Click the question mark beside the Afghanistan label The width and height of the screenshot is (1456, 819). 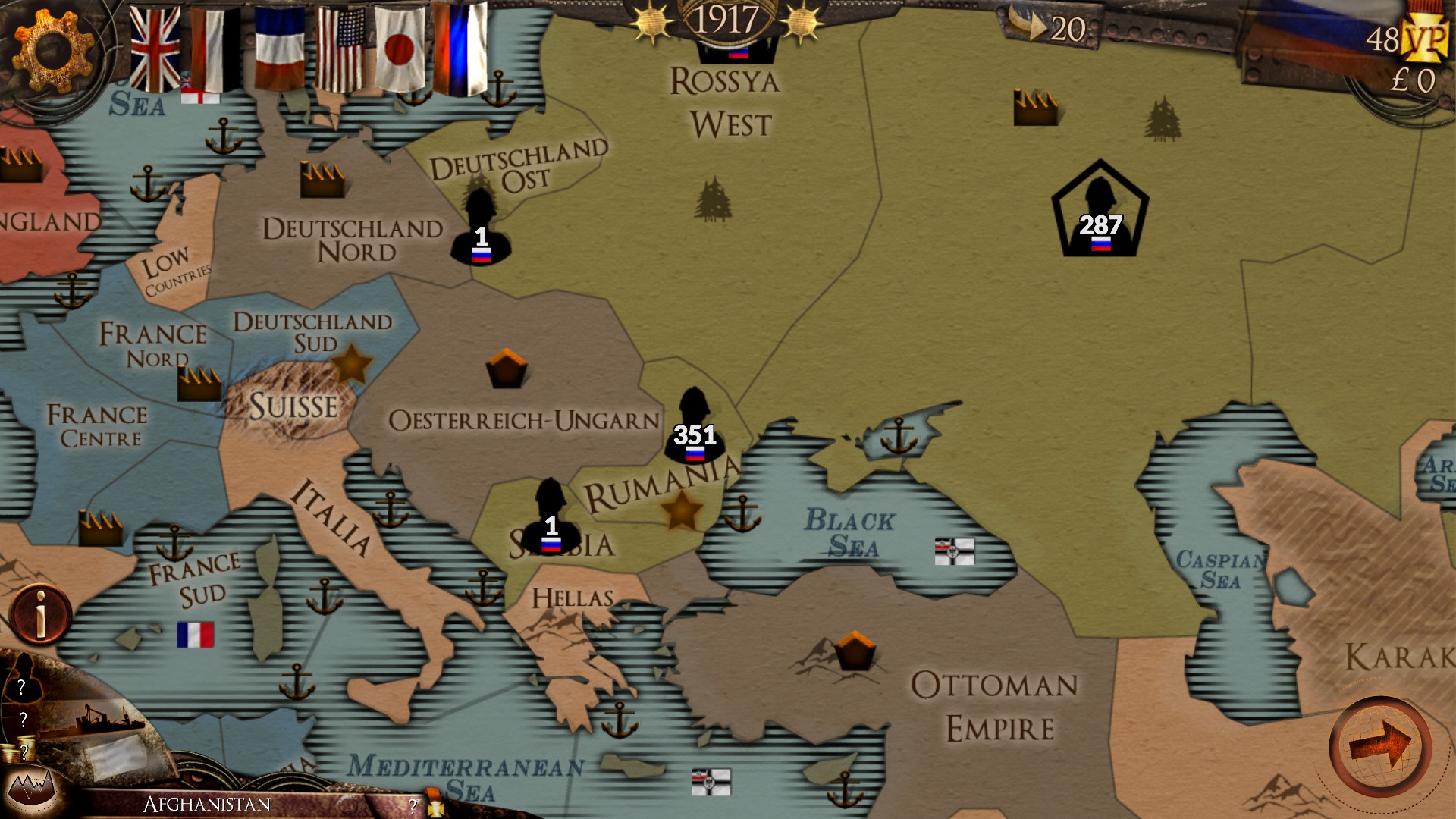coord(412,806)
